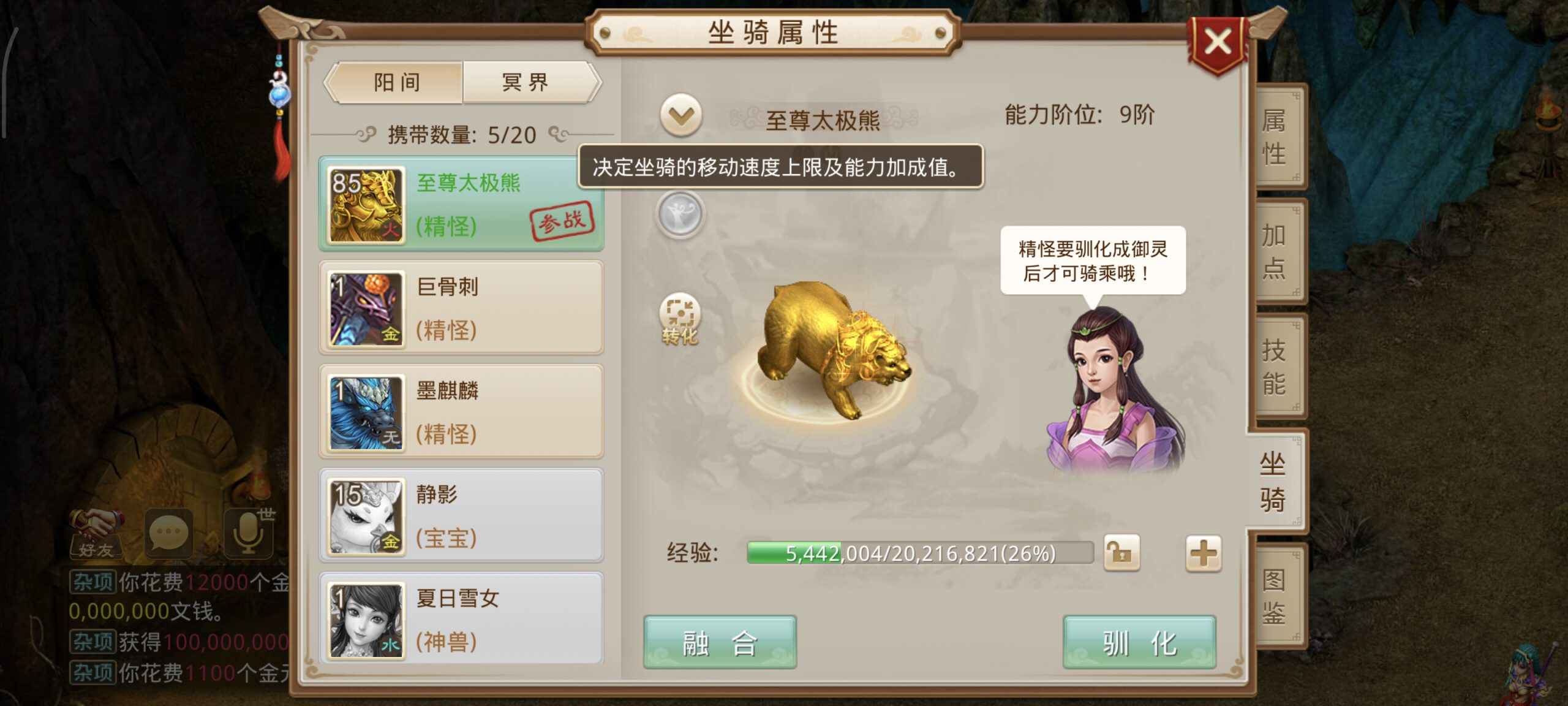
Task: Toggle the experience lock icon
Action: pyautogui.click(x=1121, y=554)
